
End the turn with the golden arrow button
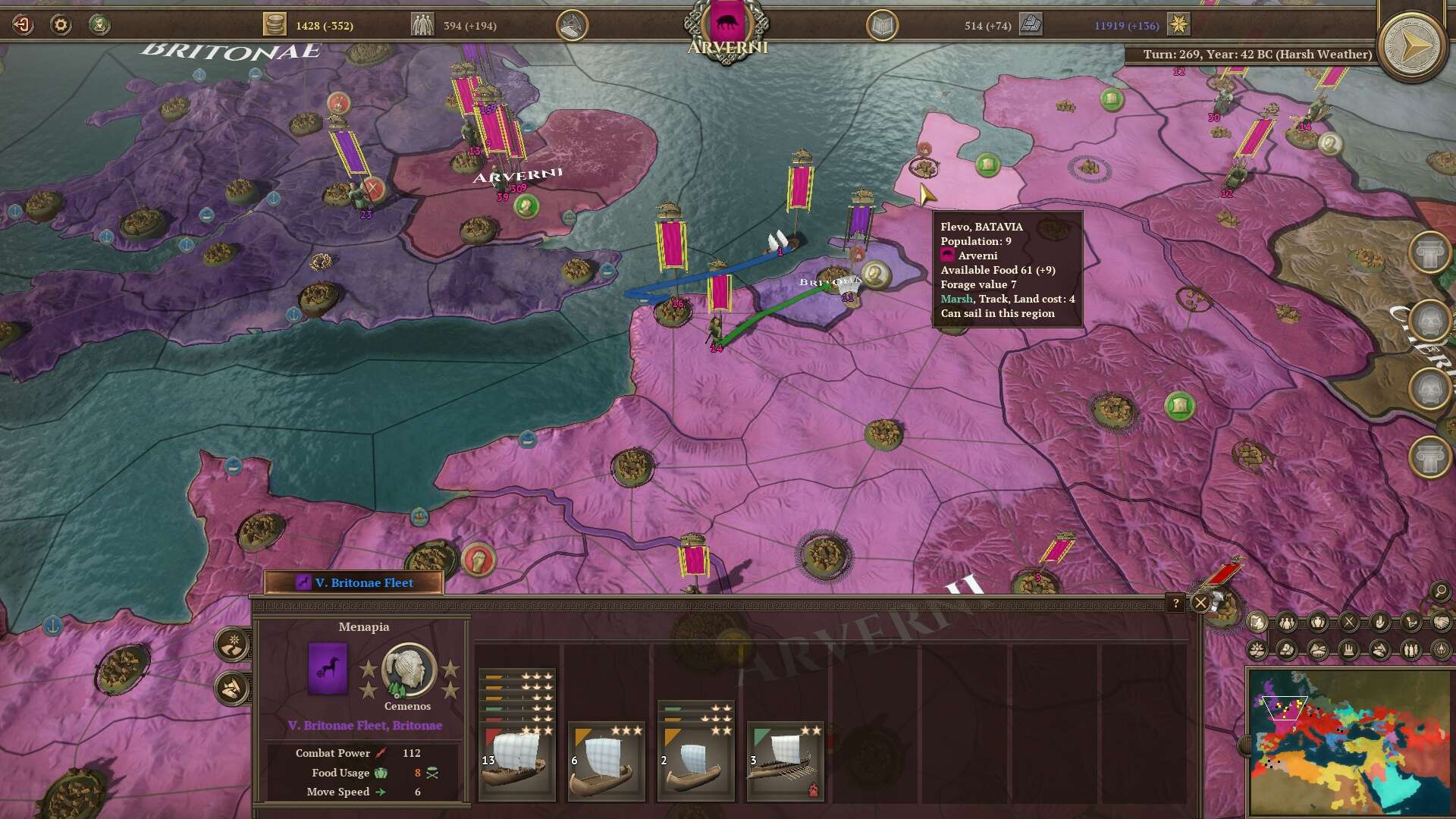1411,47
